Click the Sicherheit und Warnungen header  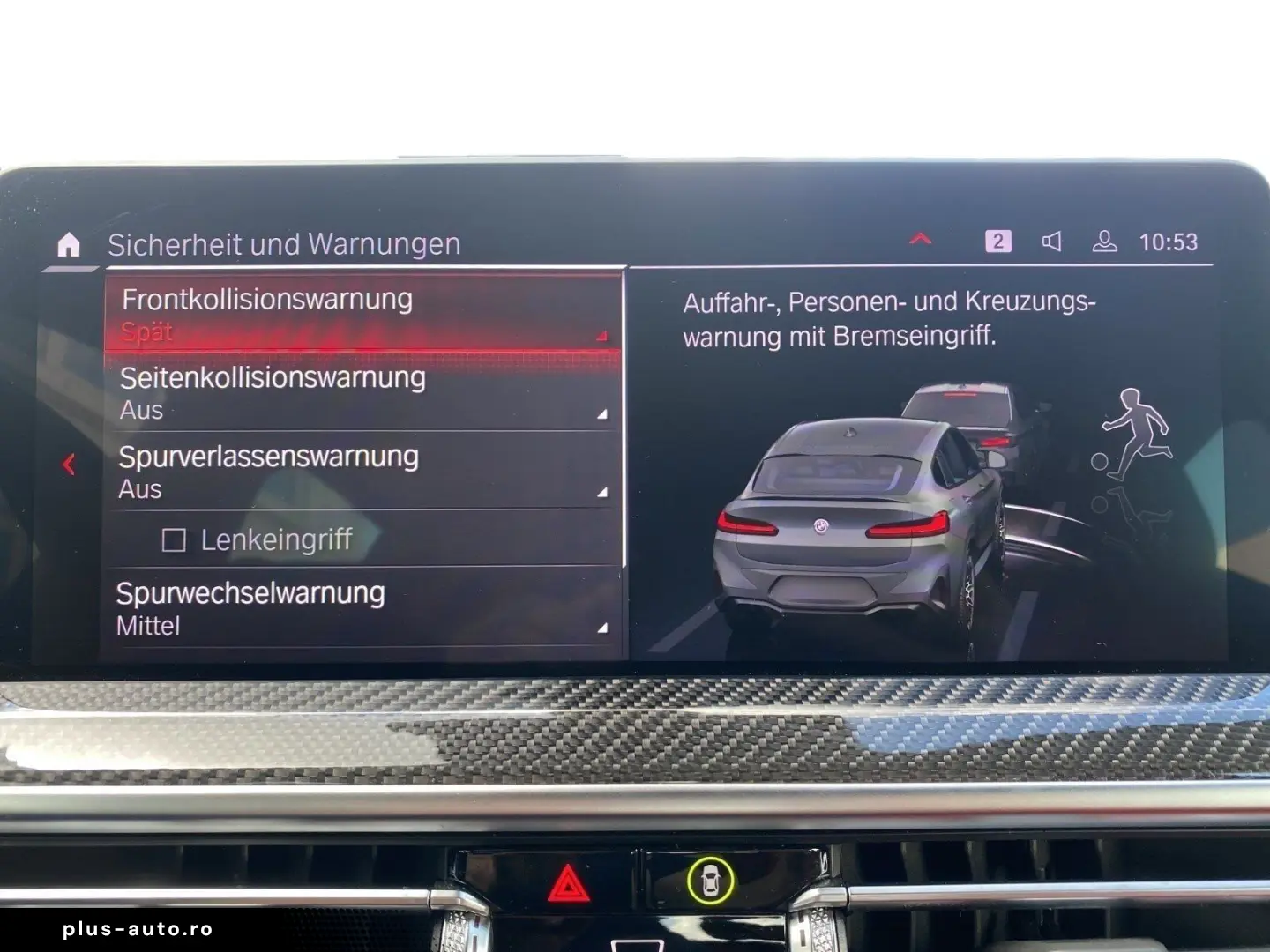284,244
